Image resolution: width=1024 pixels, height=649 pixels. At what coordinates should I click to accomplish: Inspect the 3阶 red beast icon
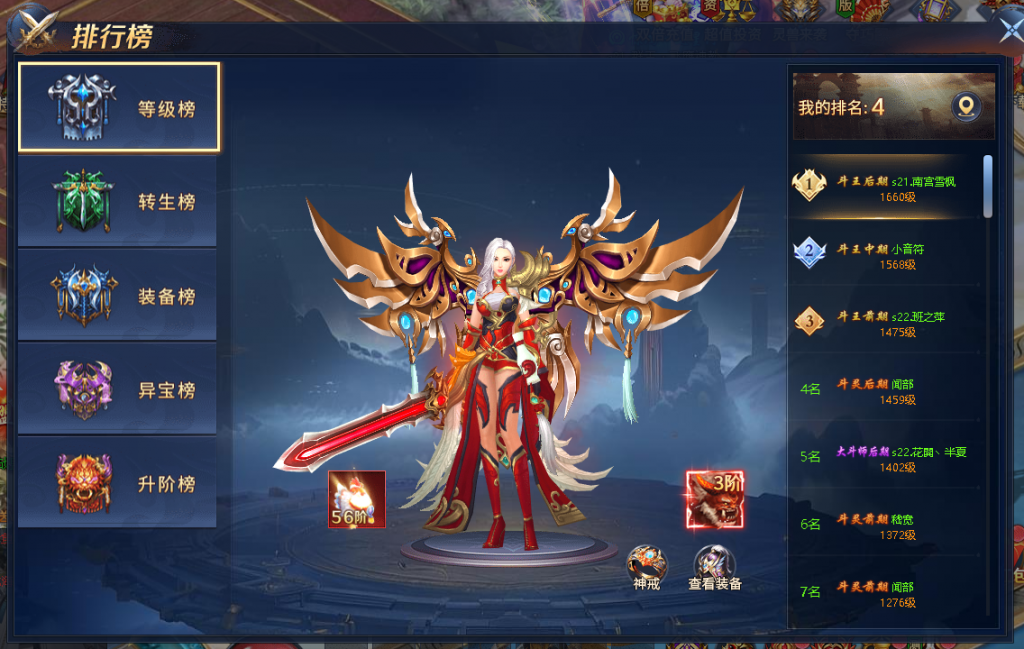click(x=714, y=498)
